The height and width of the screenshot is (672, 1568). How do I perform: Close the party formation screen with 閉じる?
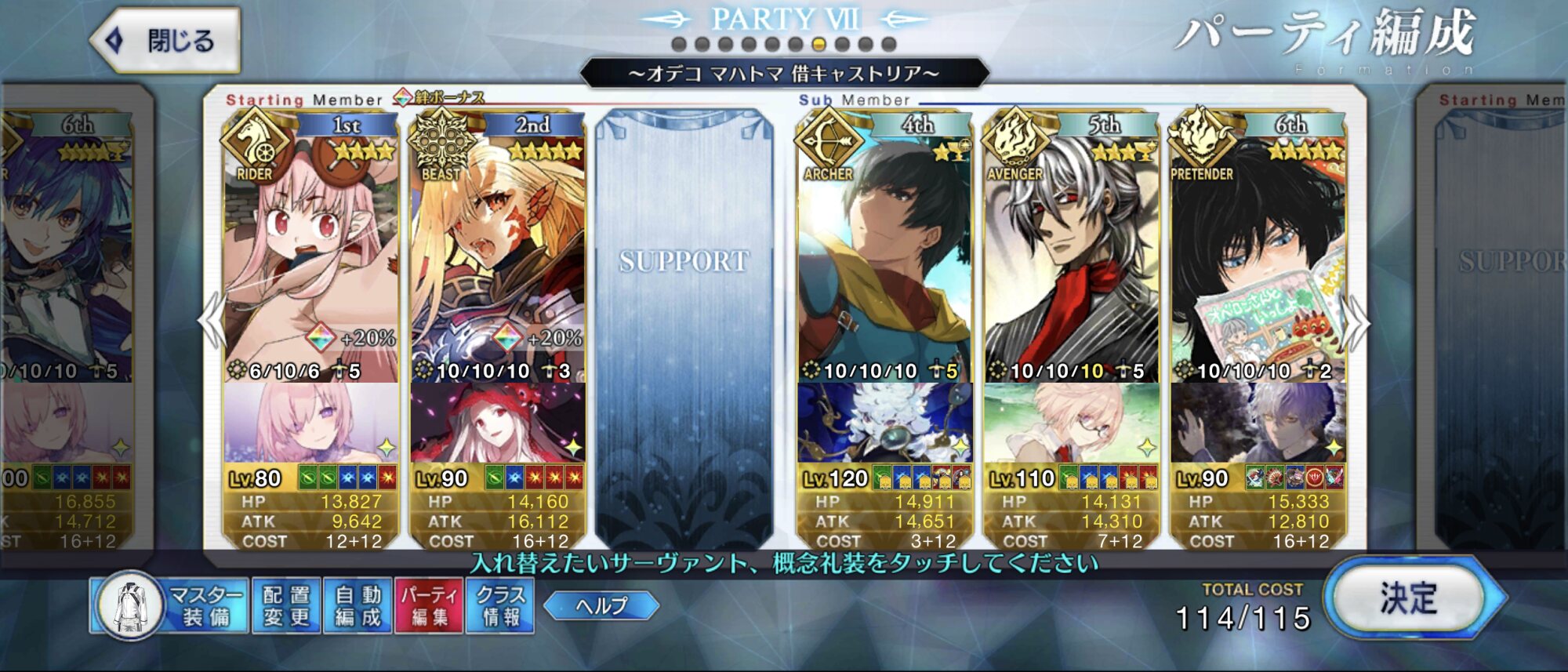(166, 40)
